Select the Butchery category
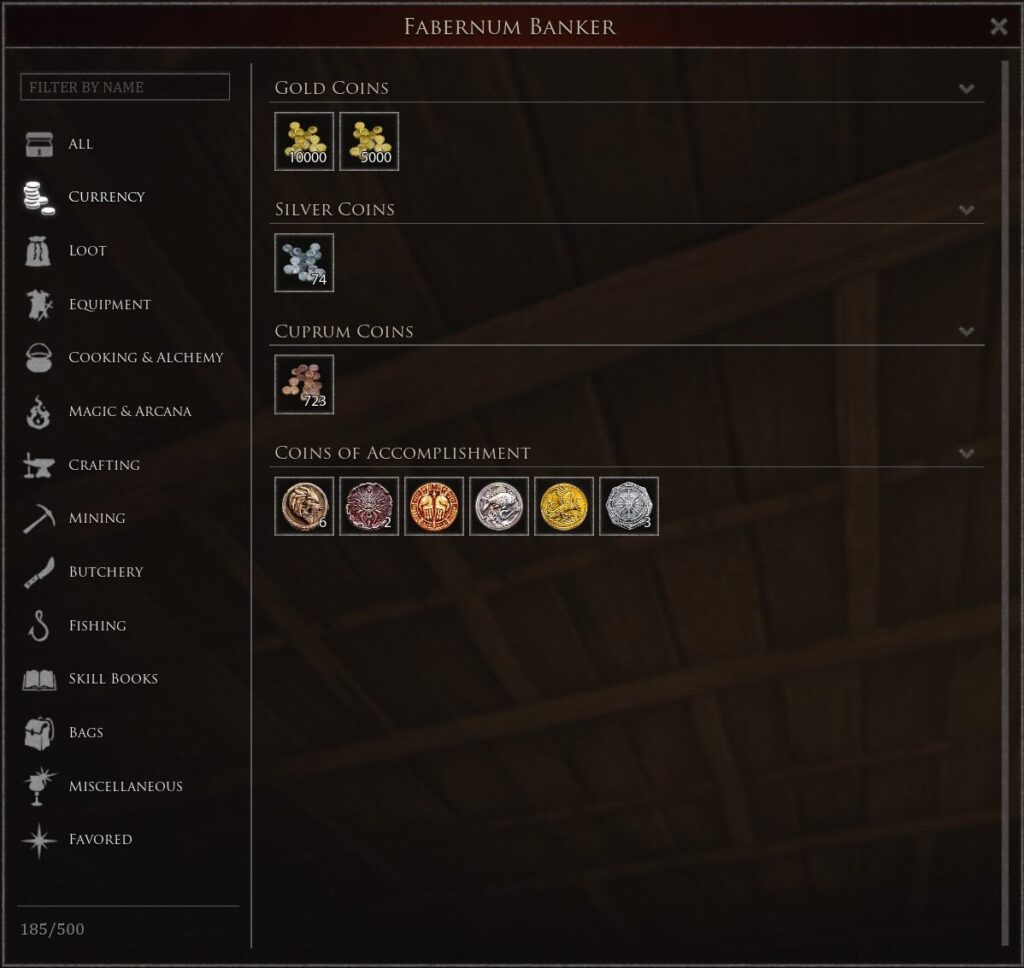Viewport: 1024px width, 968px height. 105,572
